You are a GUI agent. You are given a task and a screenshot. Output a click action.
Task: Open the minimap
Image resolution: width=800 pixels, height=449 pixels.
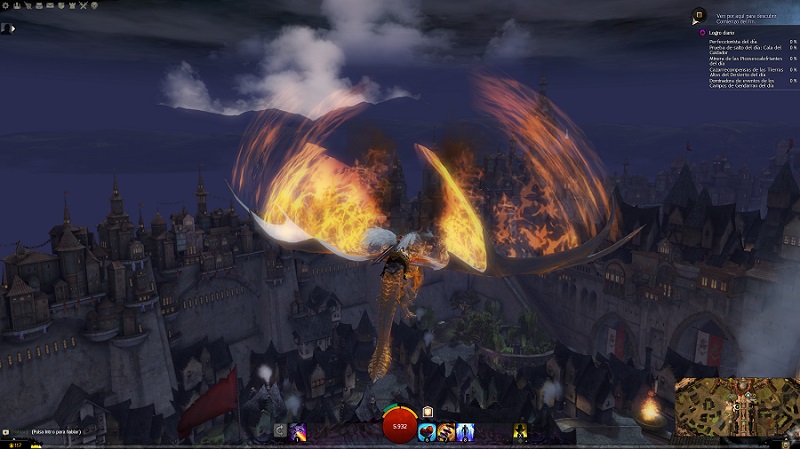tap(736, 406)
